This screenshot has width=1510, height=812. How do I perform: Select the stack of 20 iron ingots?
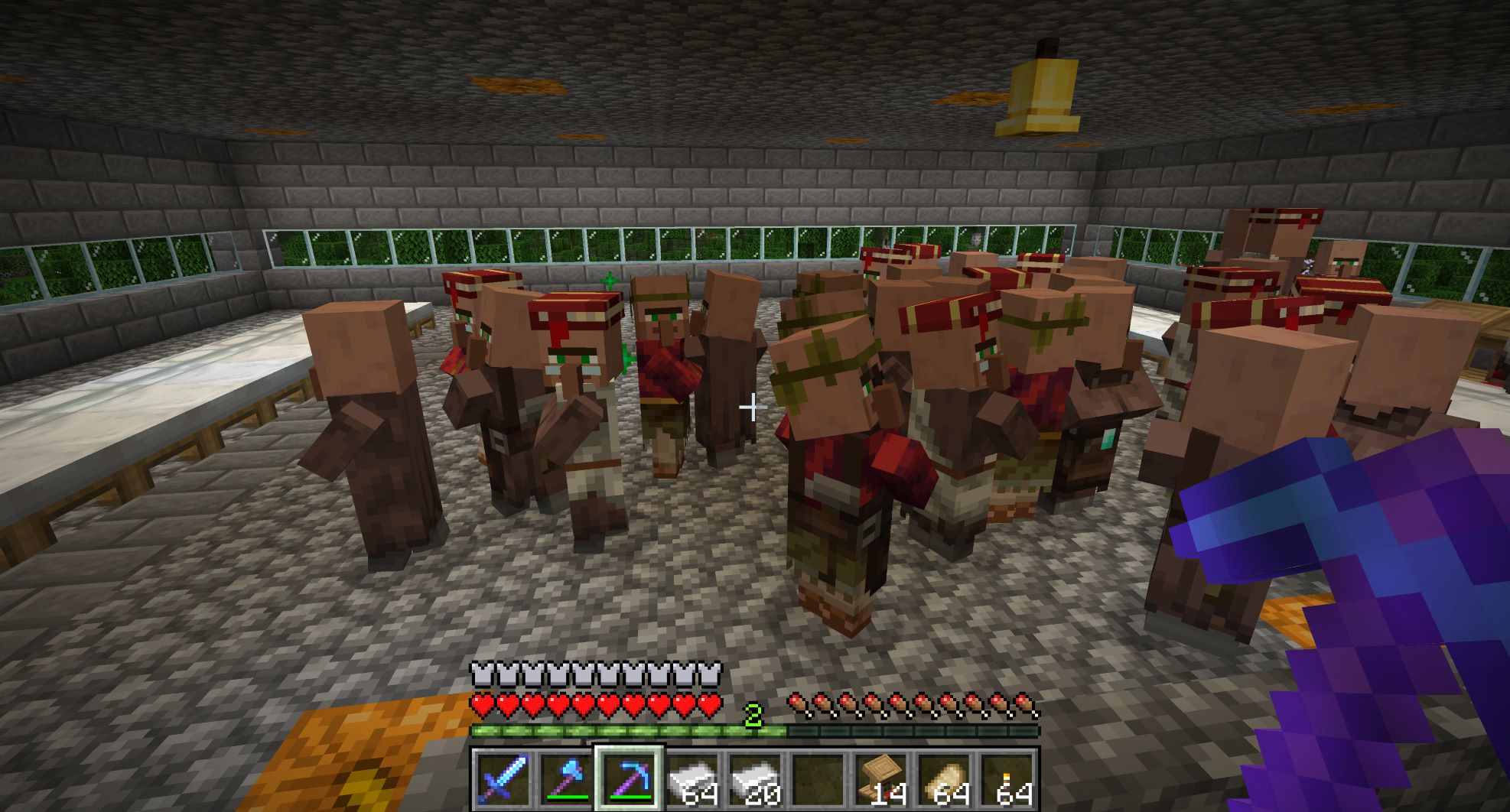(754, 779)
